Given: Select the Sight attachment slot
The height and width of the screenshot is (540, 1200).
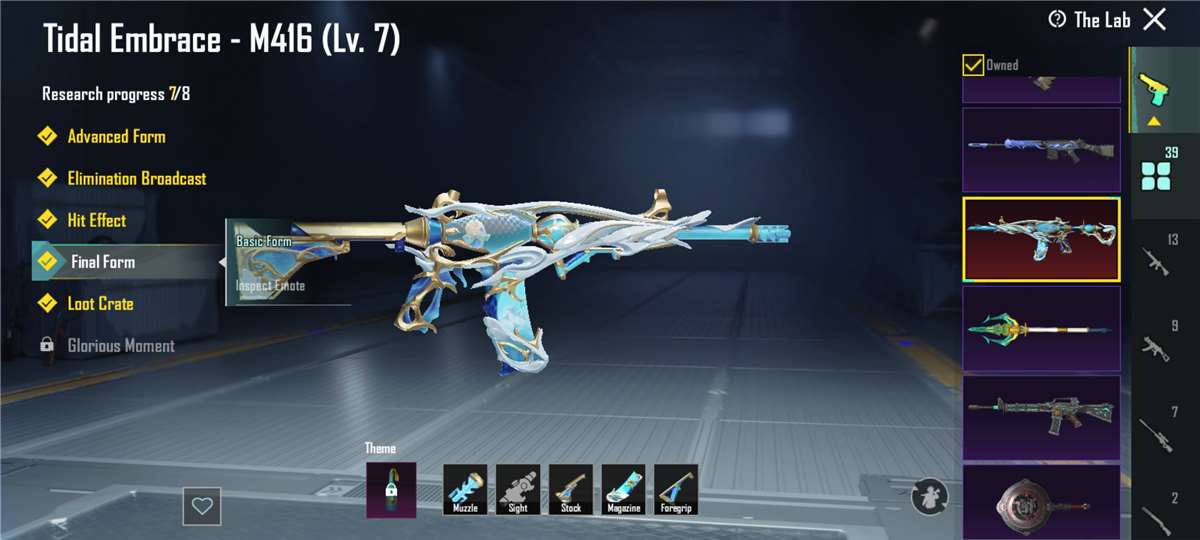Looking at the screenshot, I should [x=518, y=490].
